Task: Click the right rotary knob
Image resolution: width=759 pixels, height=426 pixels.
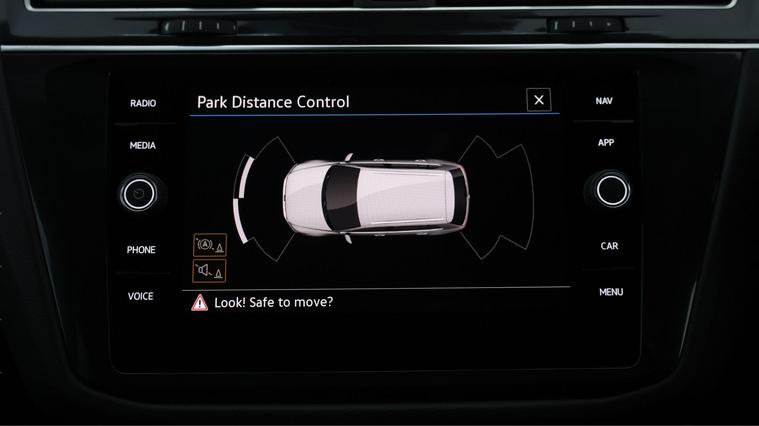Action: tap(612, 190)
